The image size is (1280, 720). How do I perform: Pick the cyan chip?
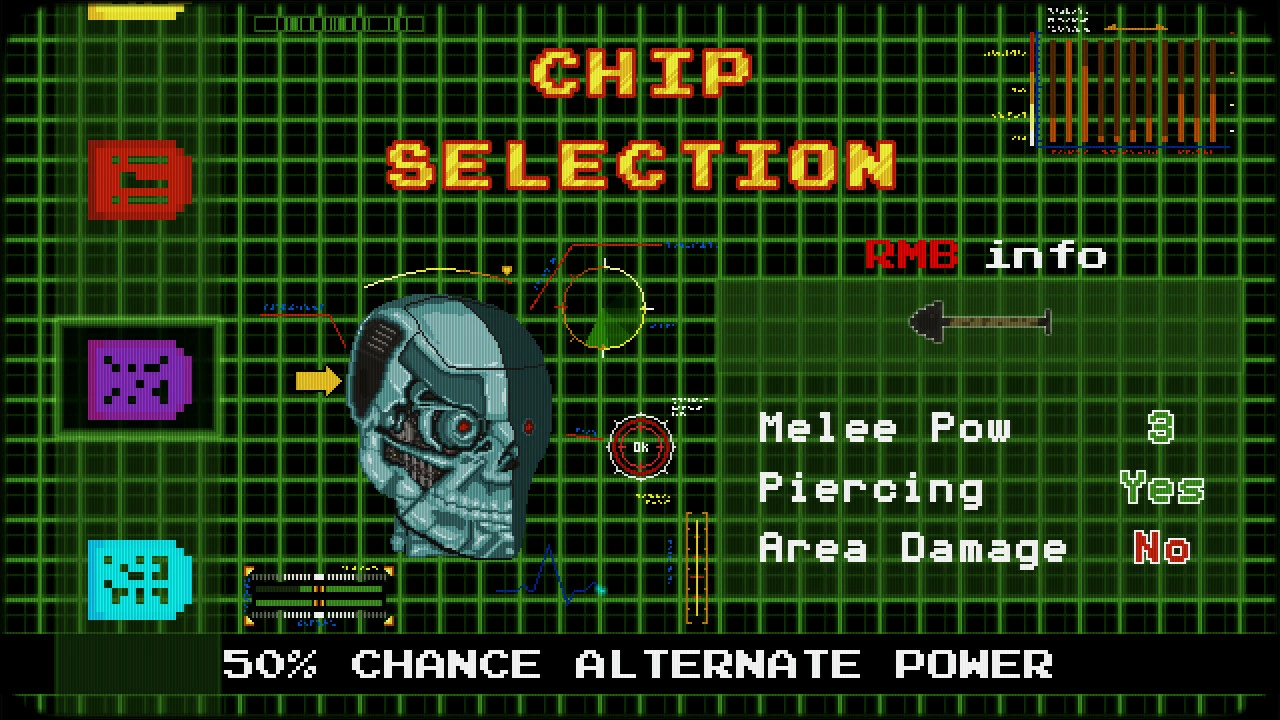pyautogui.click(x=139, y=579)
